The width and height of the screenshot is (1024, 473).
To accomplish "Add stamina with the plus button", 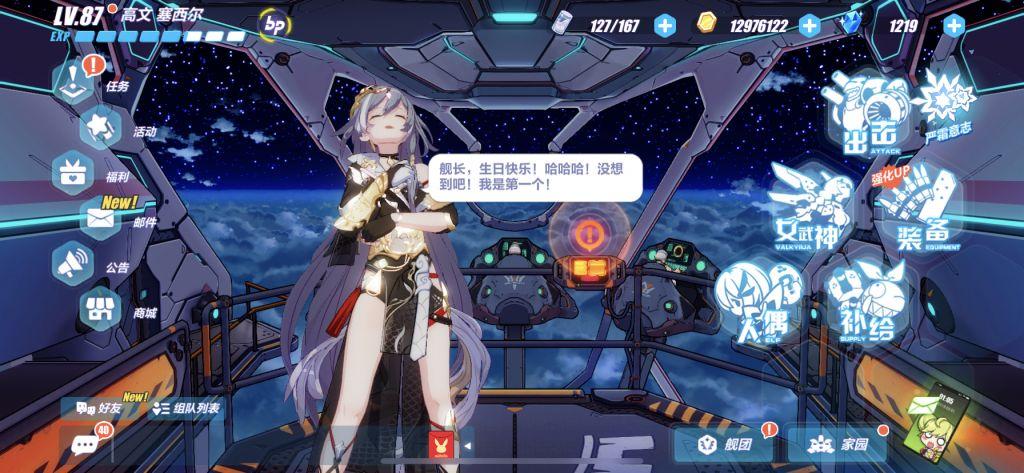I will (x=665, y=26).
